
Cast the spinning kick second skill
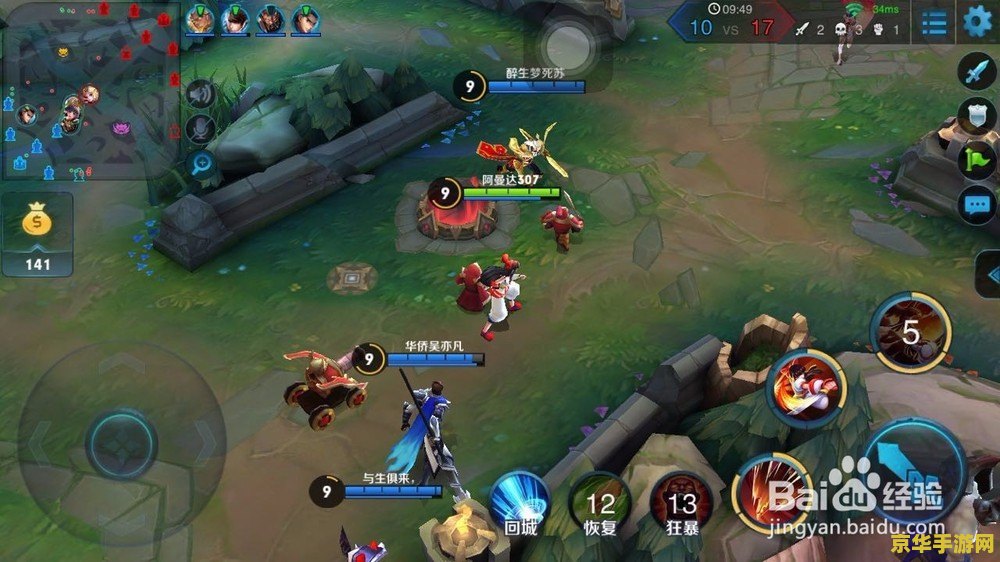(807, 389)
